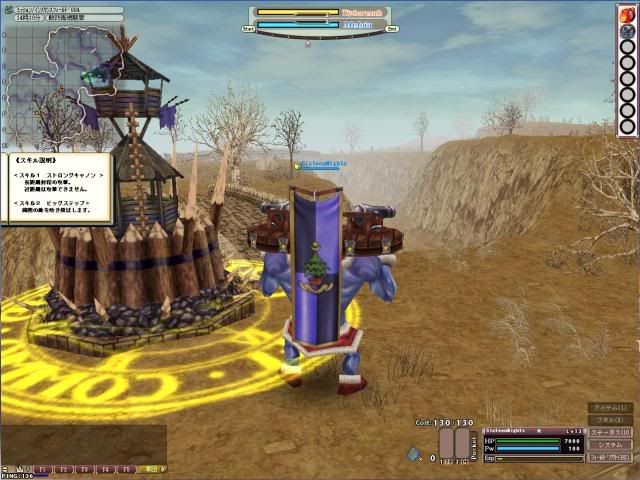Select the F1 chat tab
Screen dimensions: 640x480
43,468
